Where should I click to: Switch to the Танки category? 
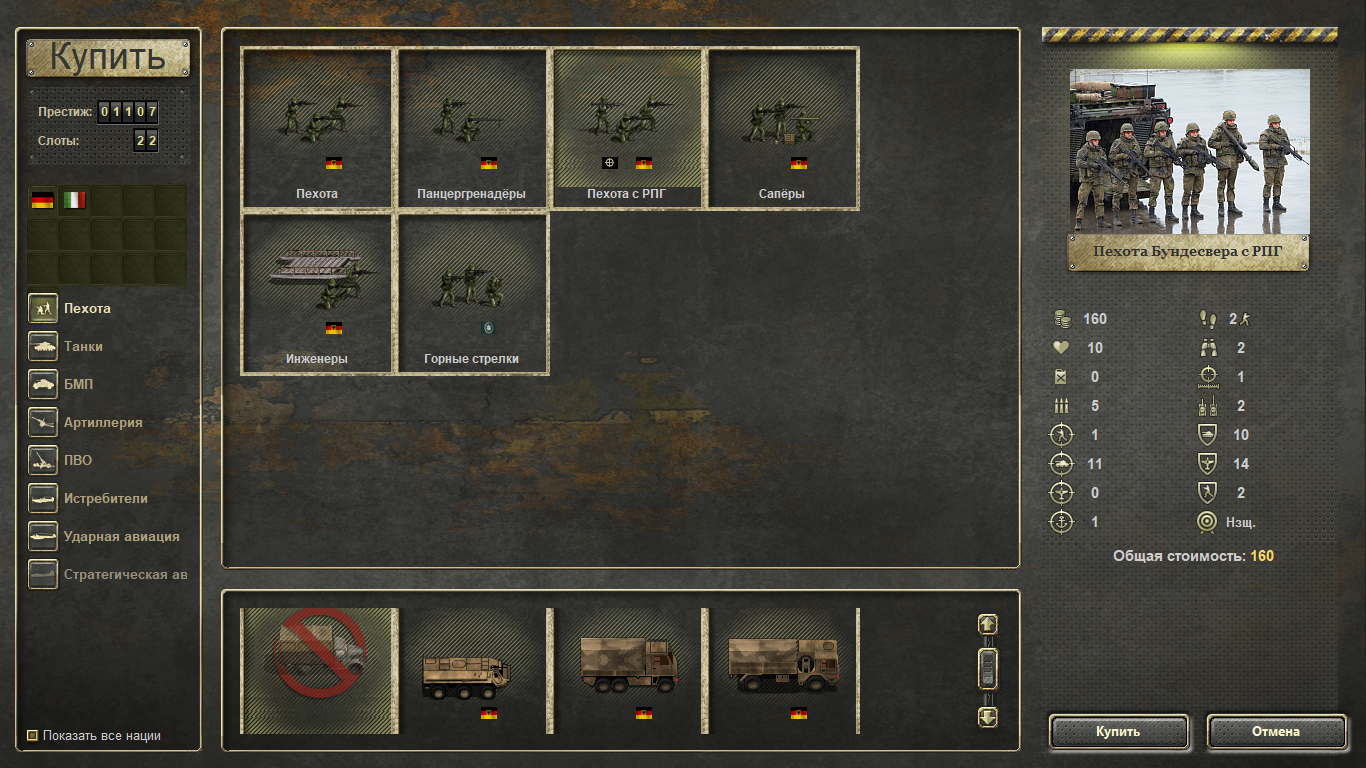[83, 346]
